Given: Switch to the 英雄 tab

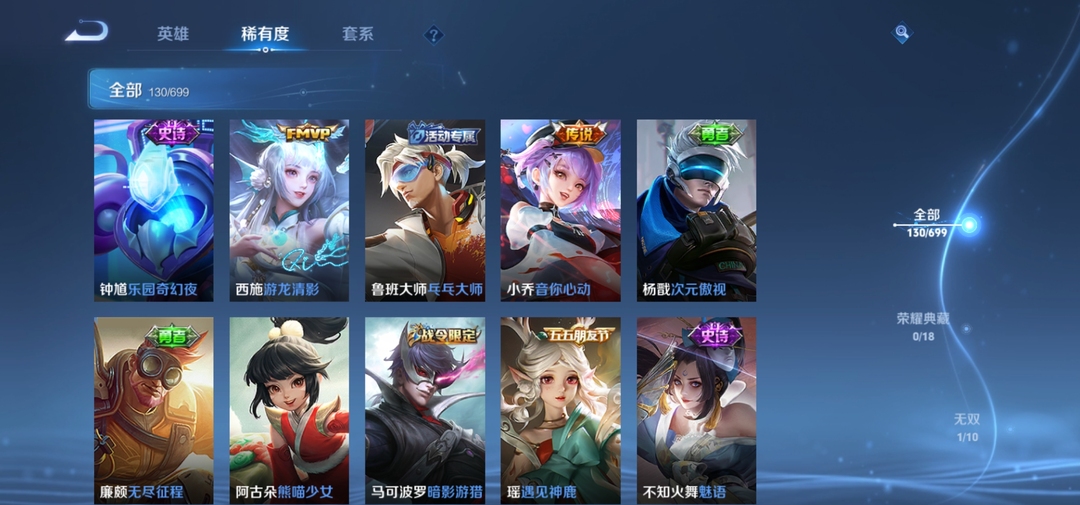Looking at the screenshot, I should (x=173, y=34).
